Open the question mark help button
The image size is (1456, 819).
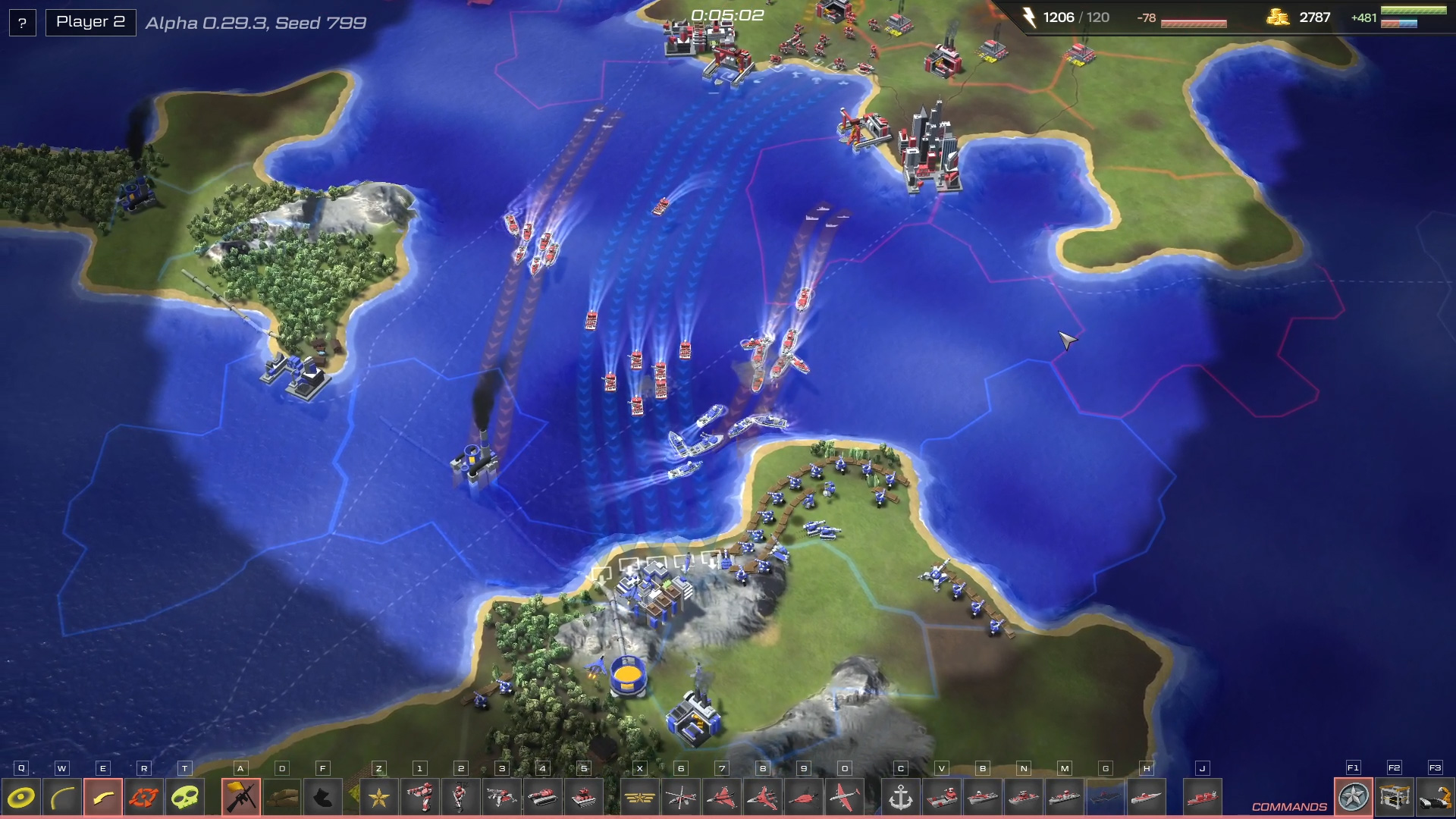[22, 23]
